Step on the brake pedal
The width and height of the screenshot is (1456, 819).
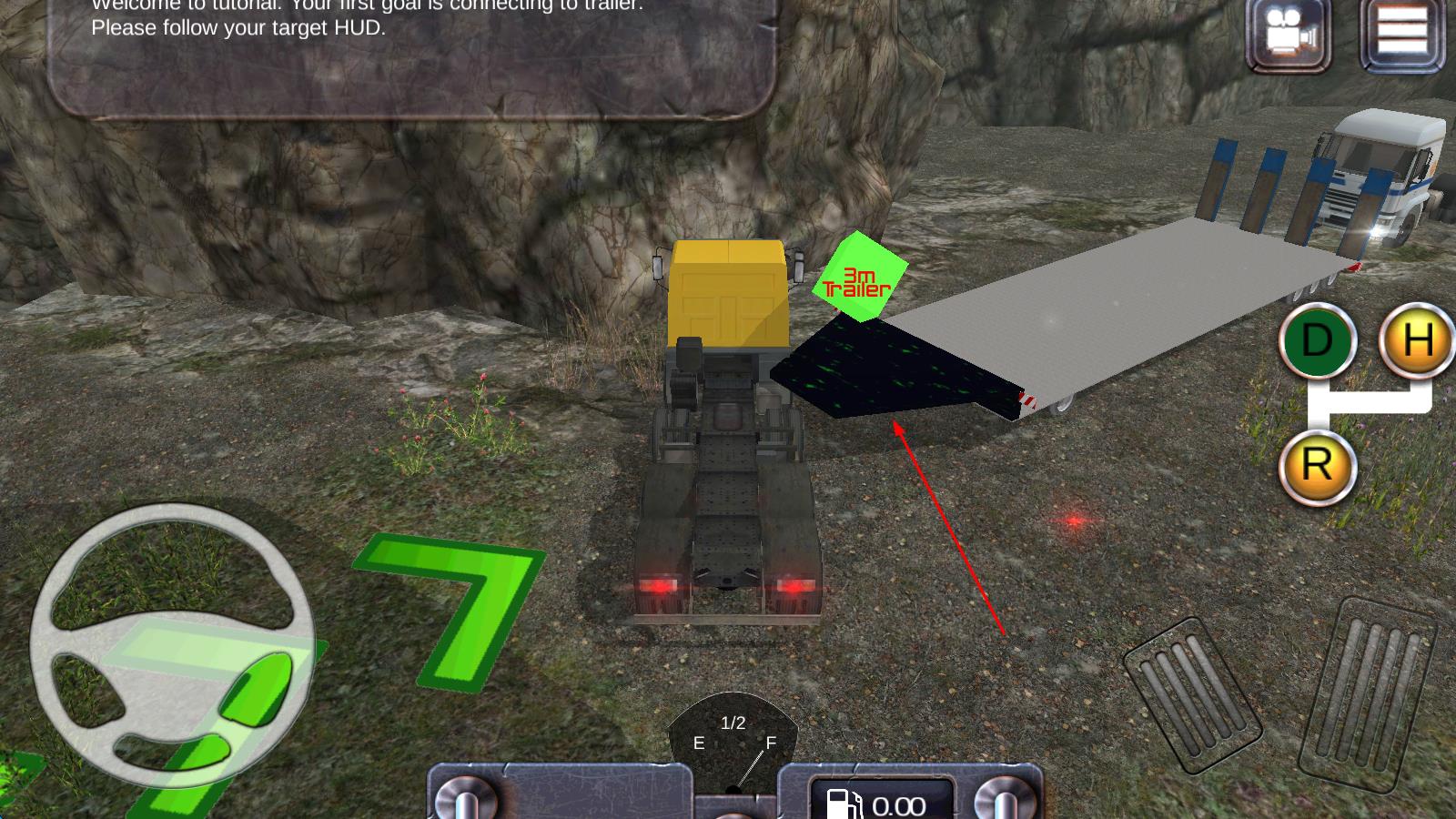click(x=1192, y=693)
